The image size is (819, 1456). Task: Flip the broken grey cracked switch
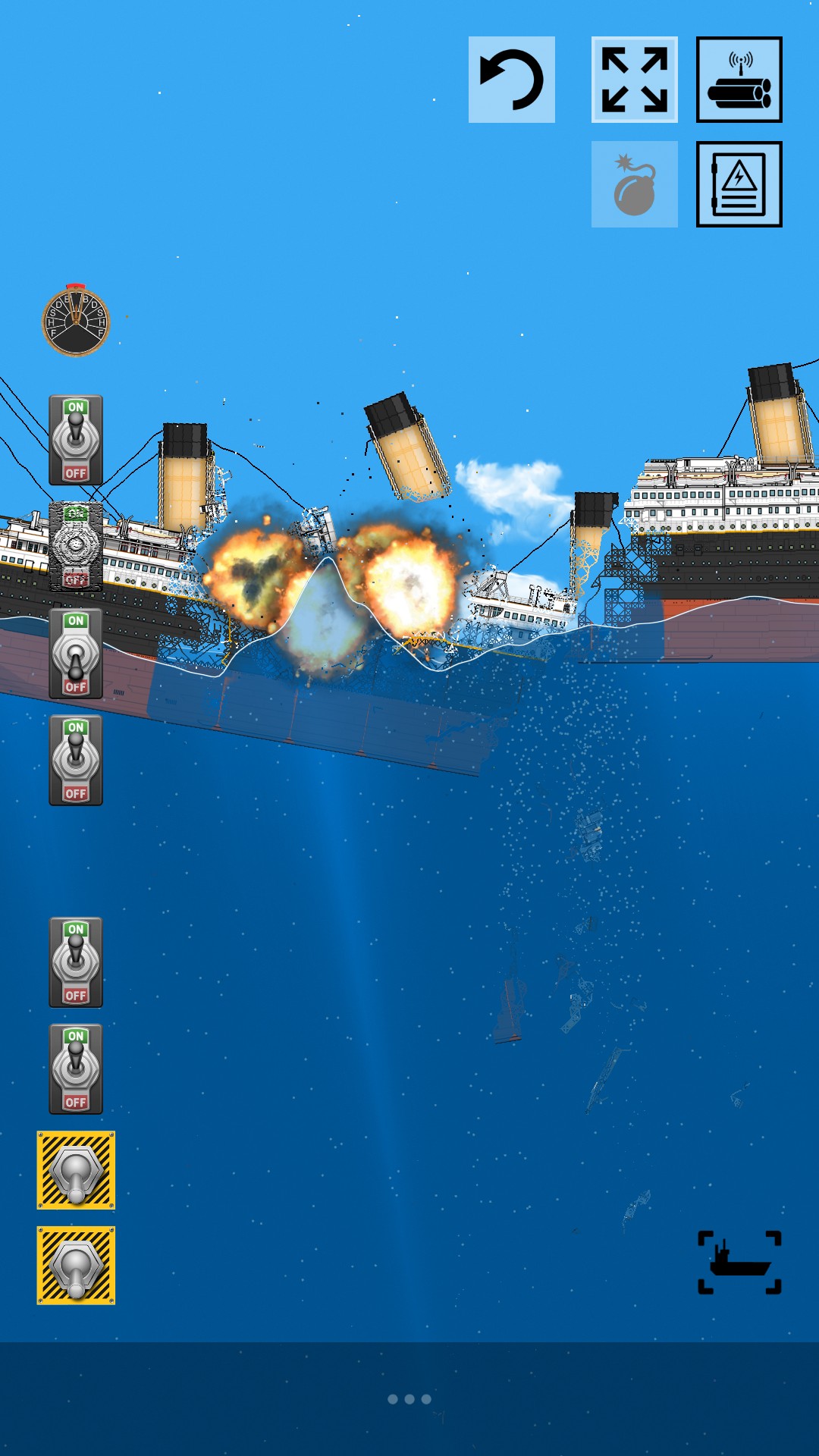tap(76, 547)
